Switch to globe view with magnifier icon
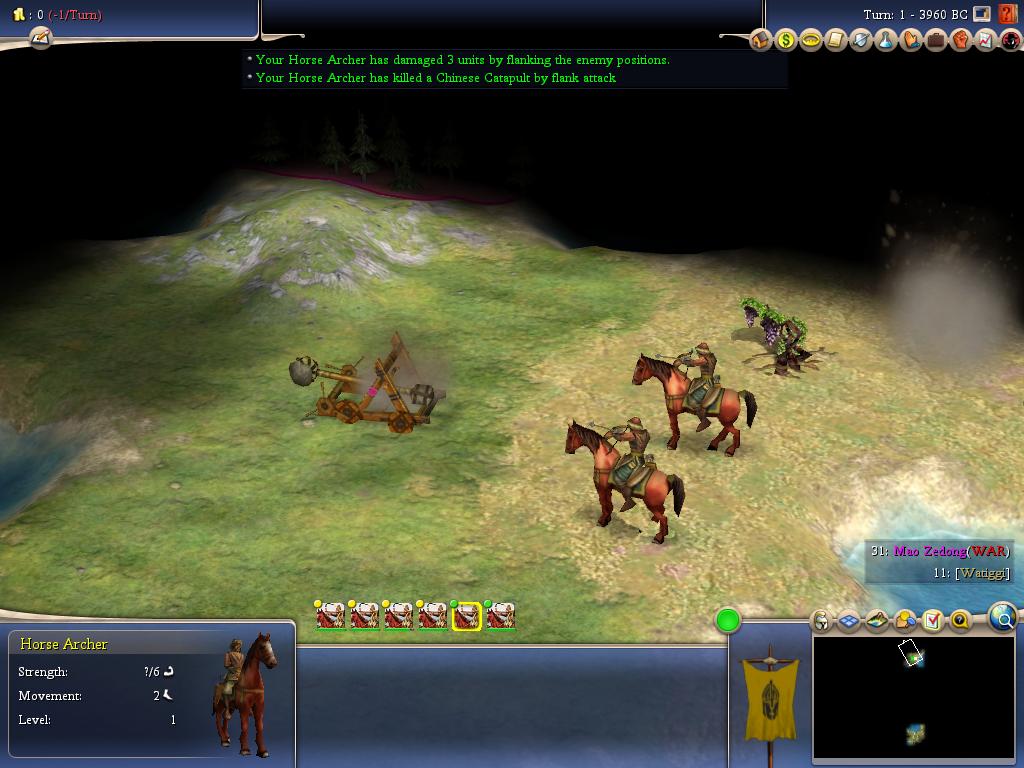 [1003, 618]
